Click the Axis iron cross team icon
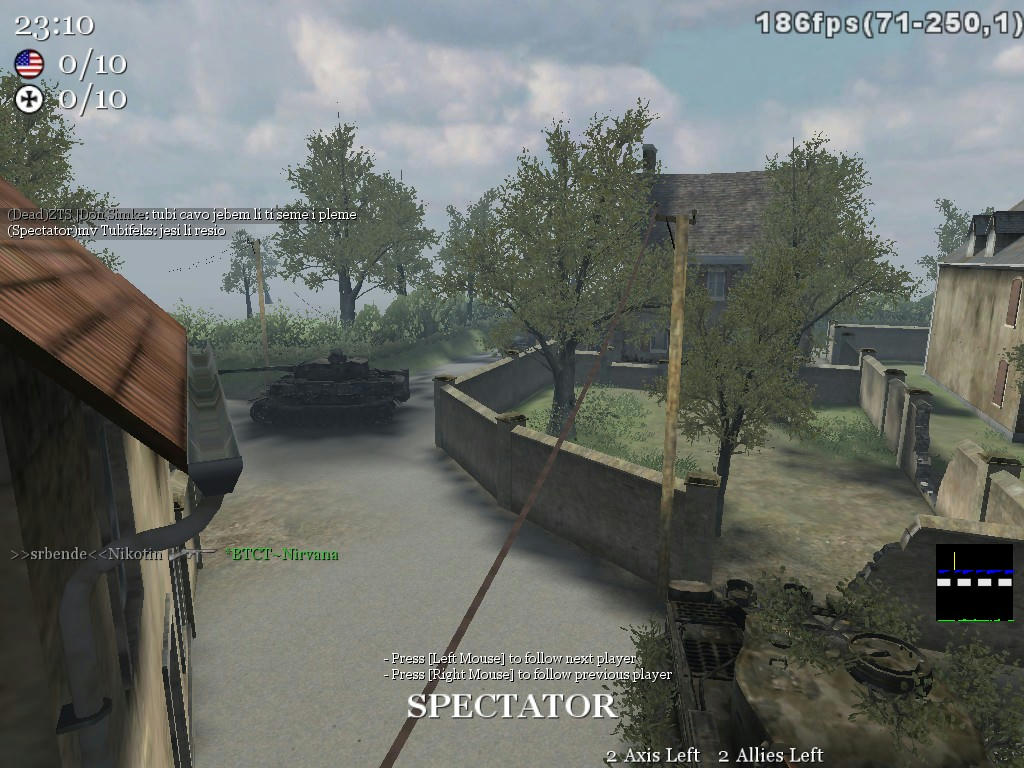 point(29,99)
